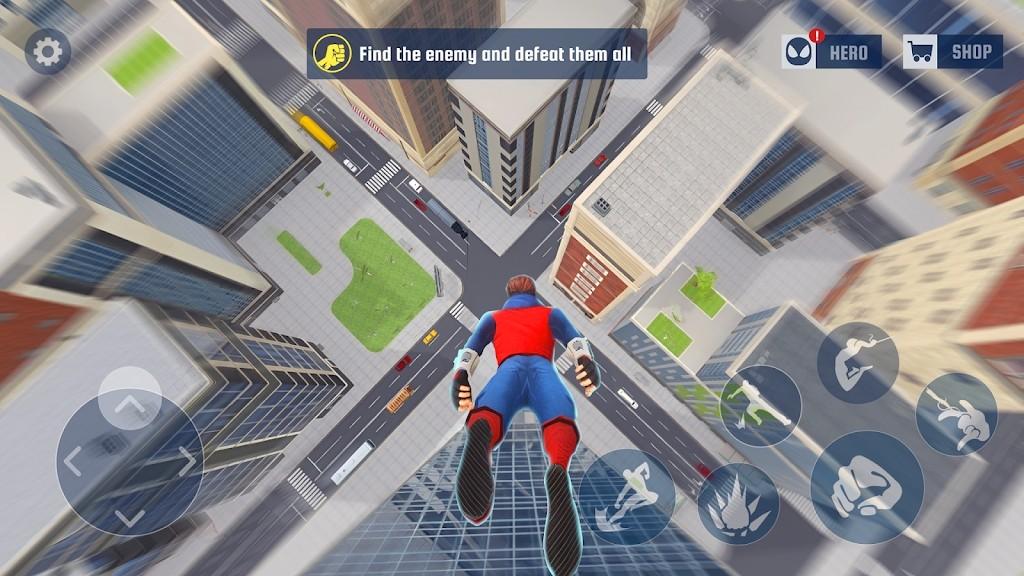This screenshot has width=1024, height=576.
Task: Activate the web-swing ability button
Action: click(857, 363)
